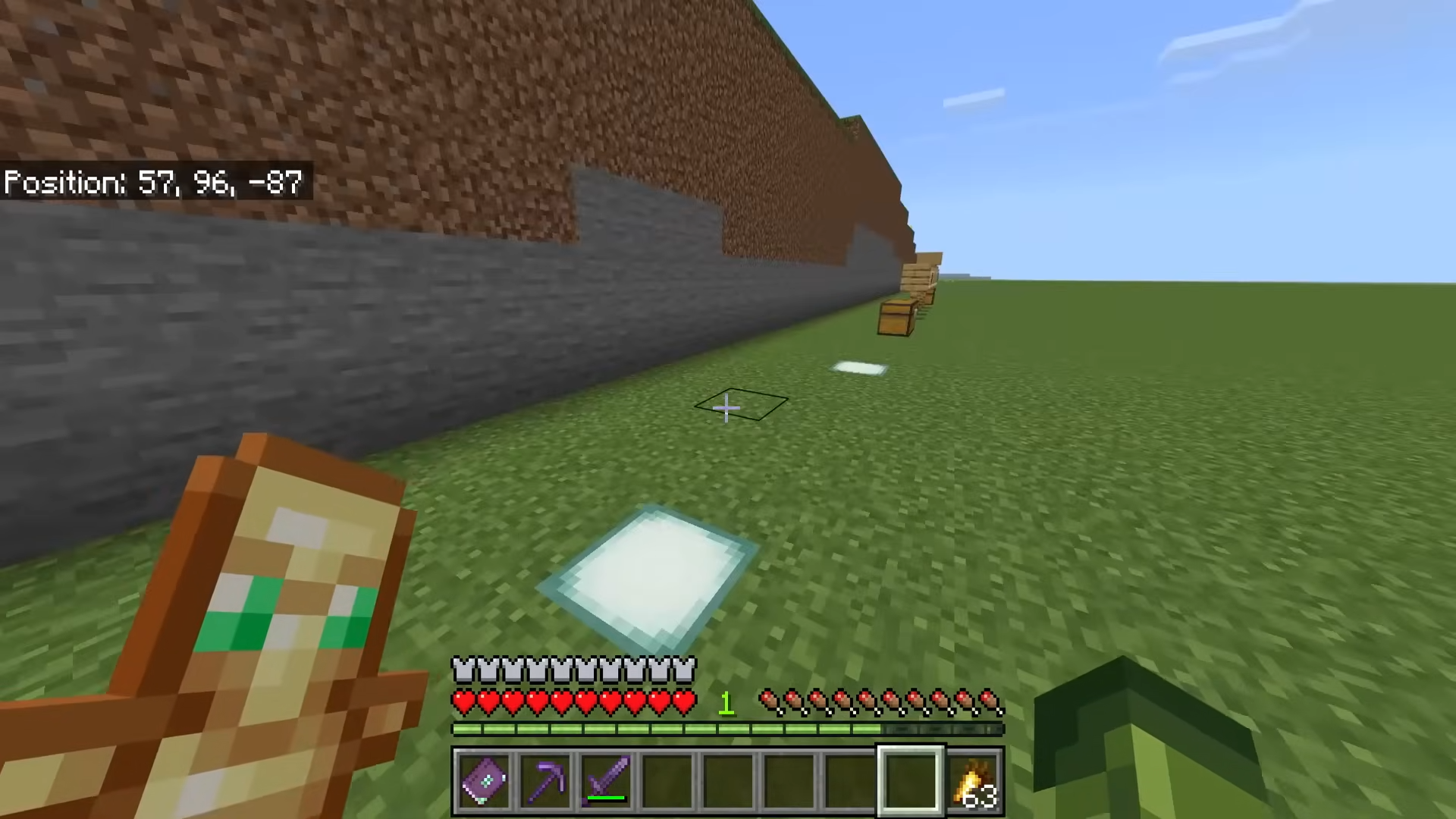The width and height of the screenshot is (1456, 819).
Task: Click the experience level number 1
Action: click(726, 704)
